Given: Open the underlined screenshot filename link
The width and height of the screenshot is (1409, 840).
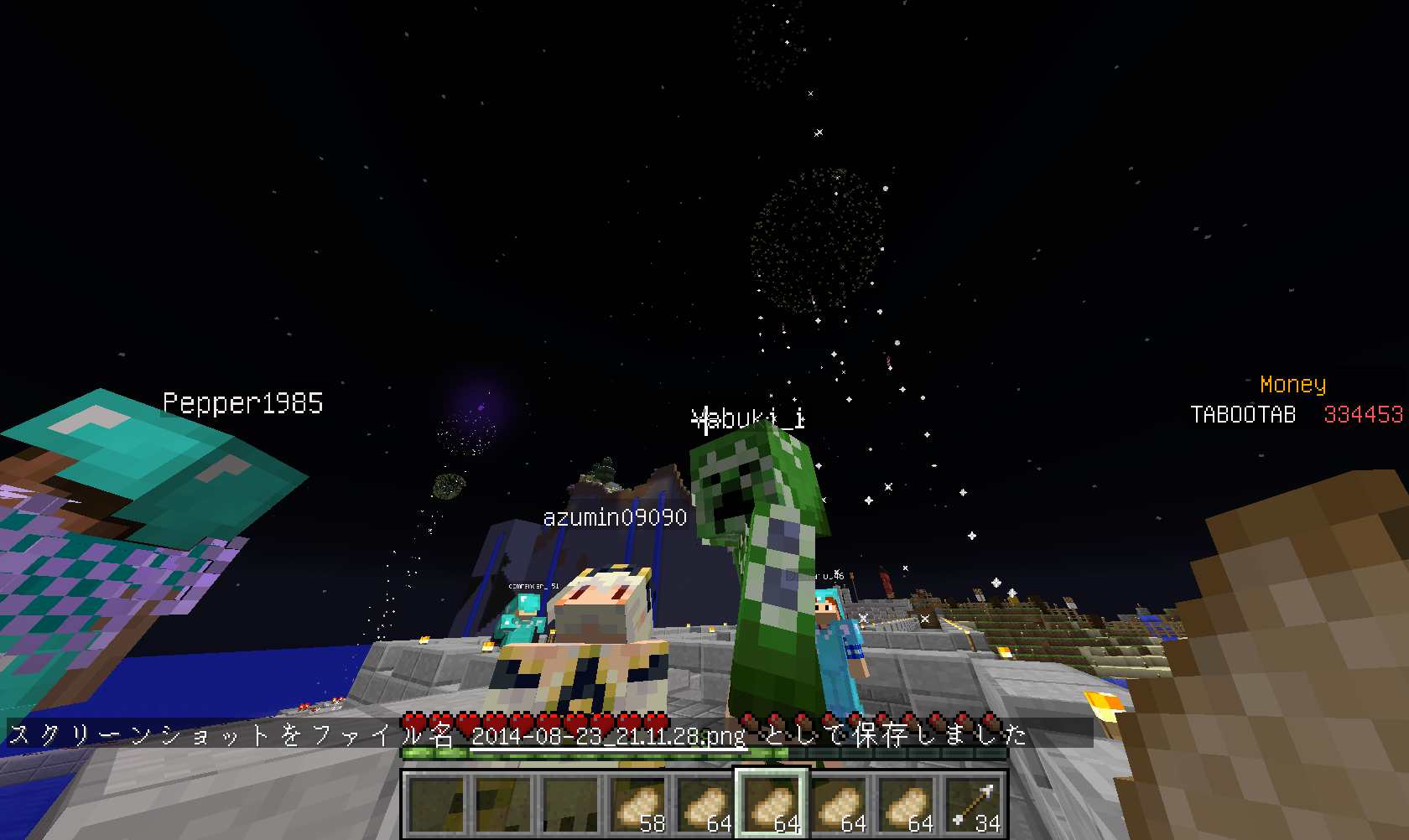Looking at the screenshot, I should click(x=608, y=737).
